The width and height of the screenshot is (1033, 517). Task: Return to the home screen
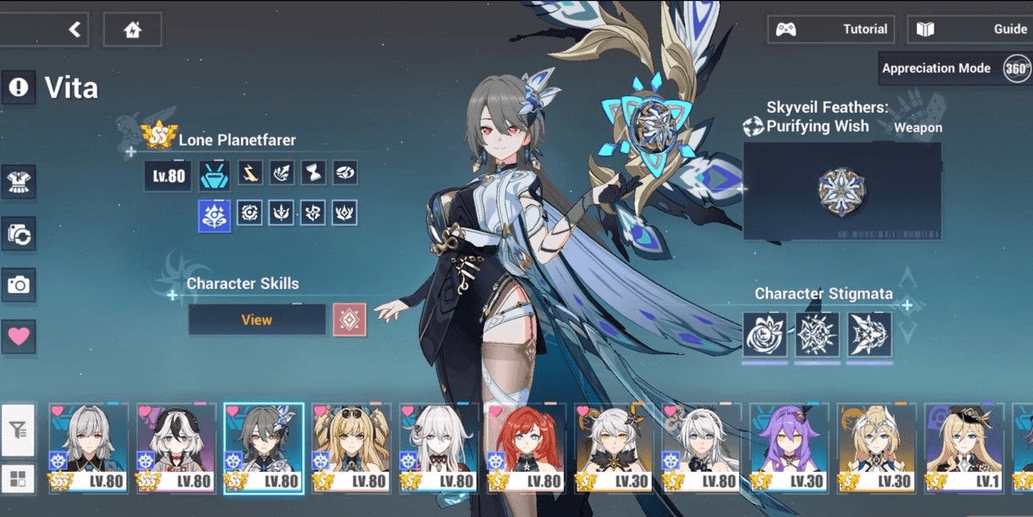point(132,30)
